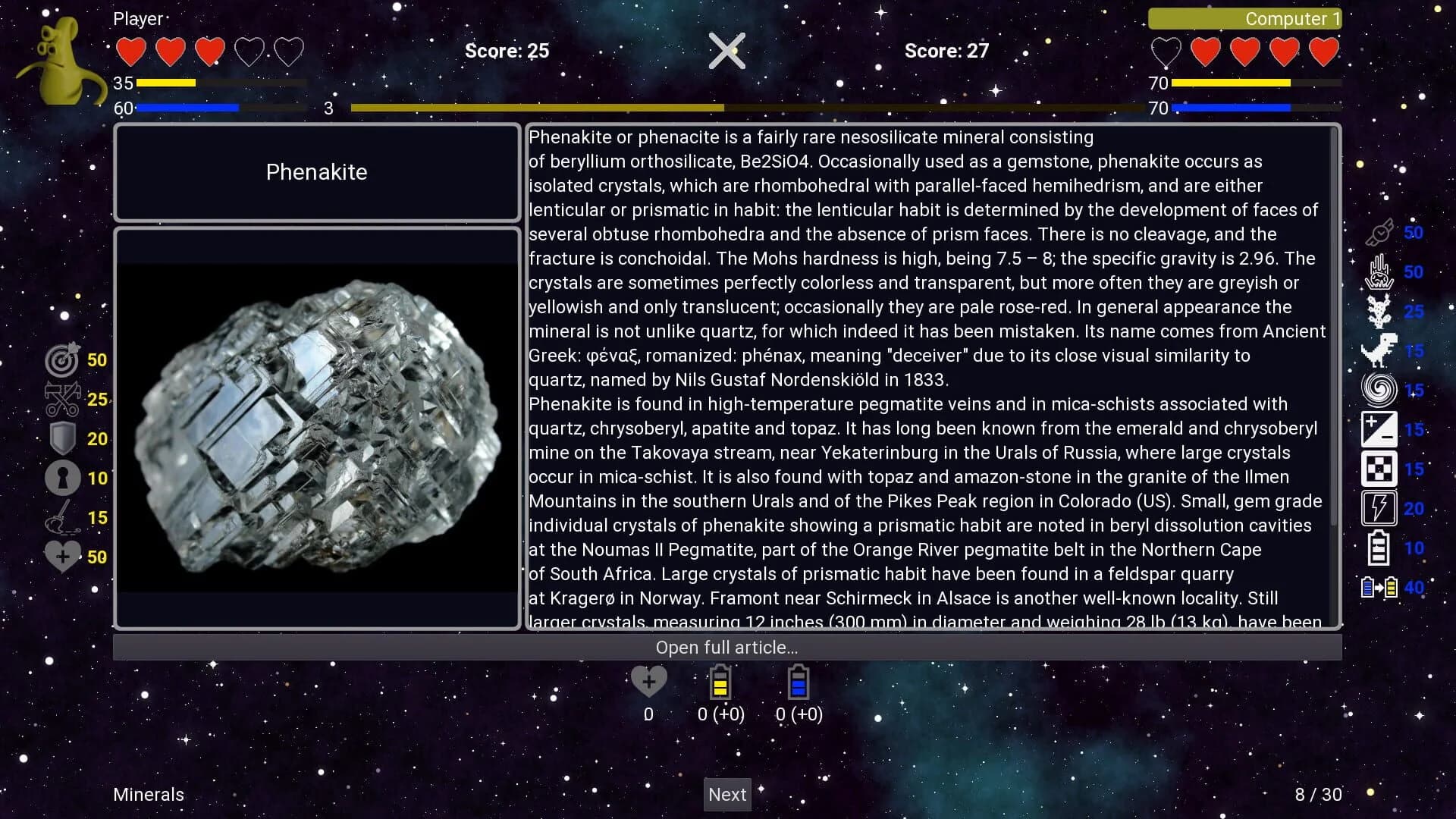Select the plus-minus contrast ability
The image size is (1456, 819).
coord(1379,430)
